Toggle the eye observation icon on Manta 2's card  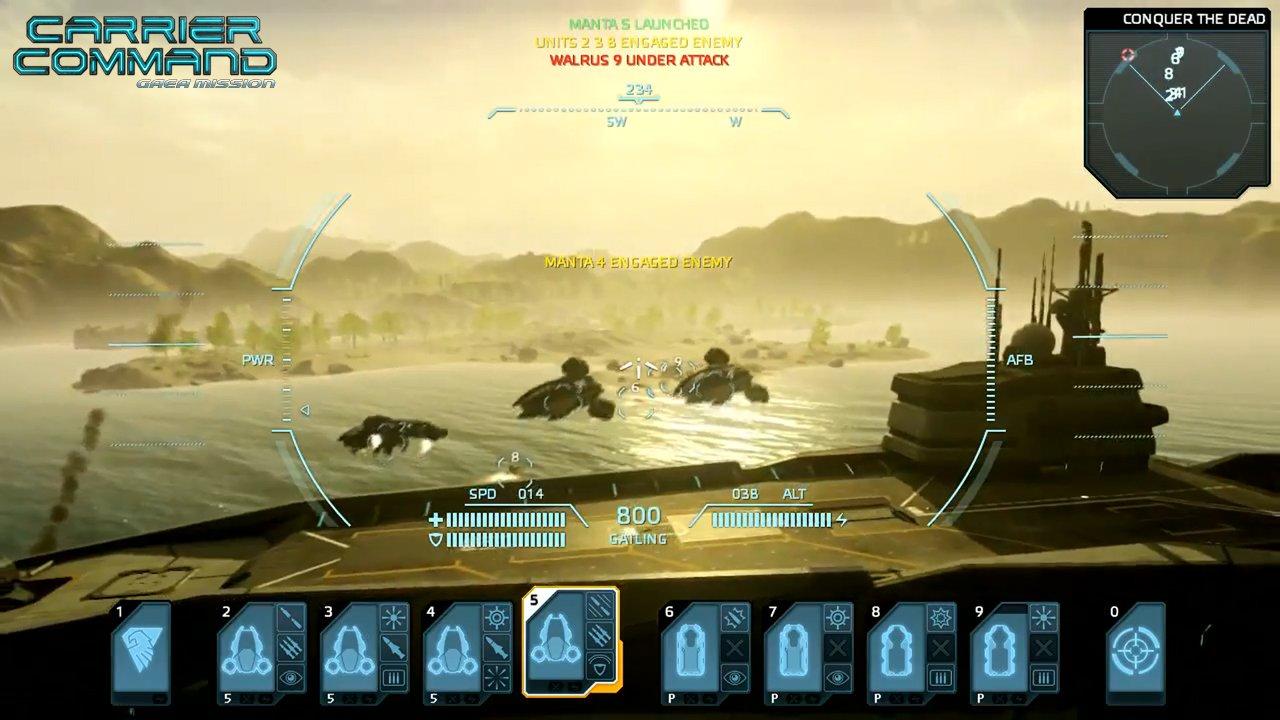click(x=289, y=676)
